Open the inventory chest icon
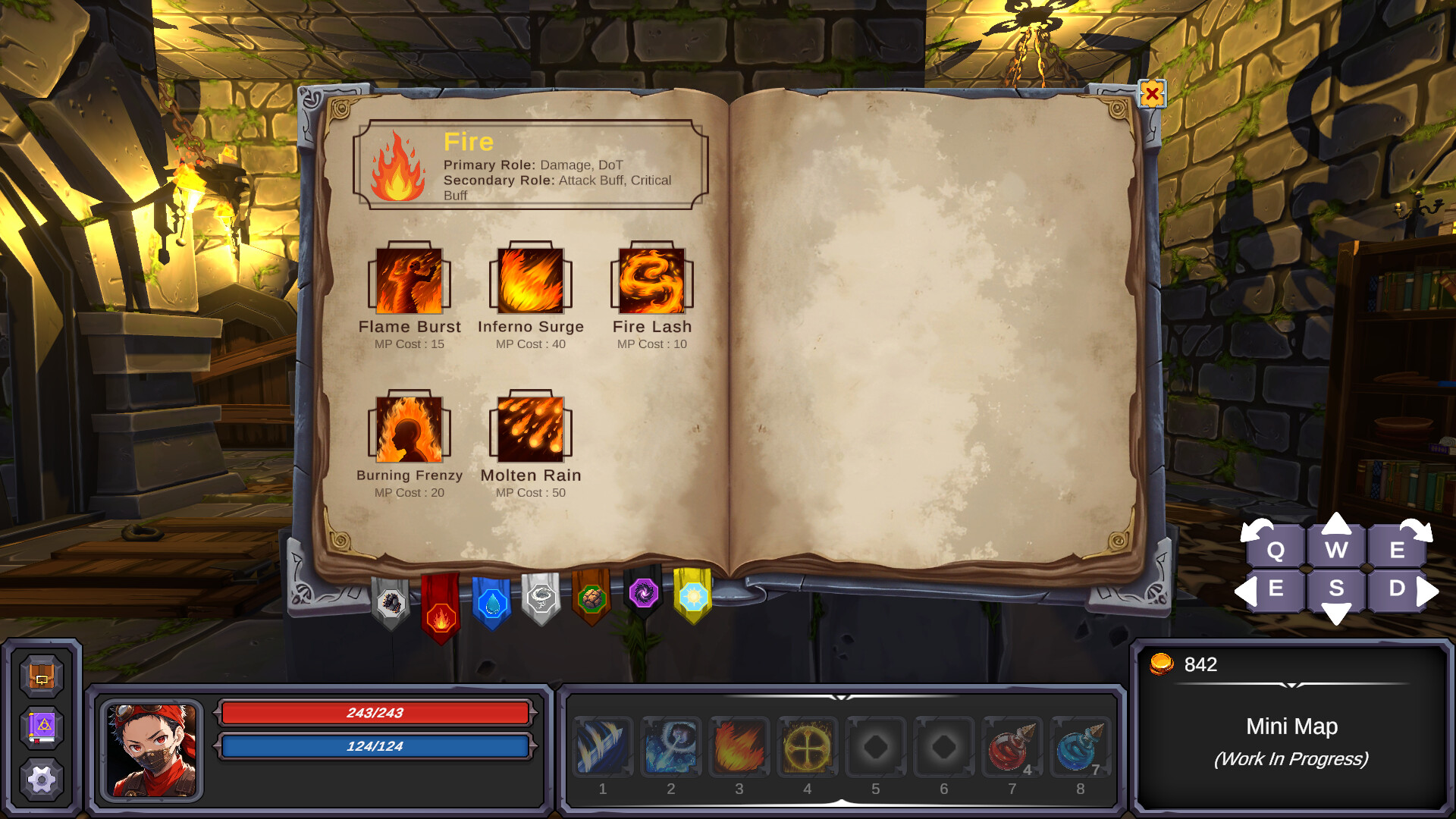Screen dimensions: 1456x819 click(x=42, y=677)
